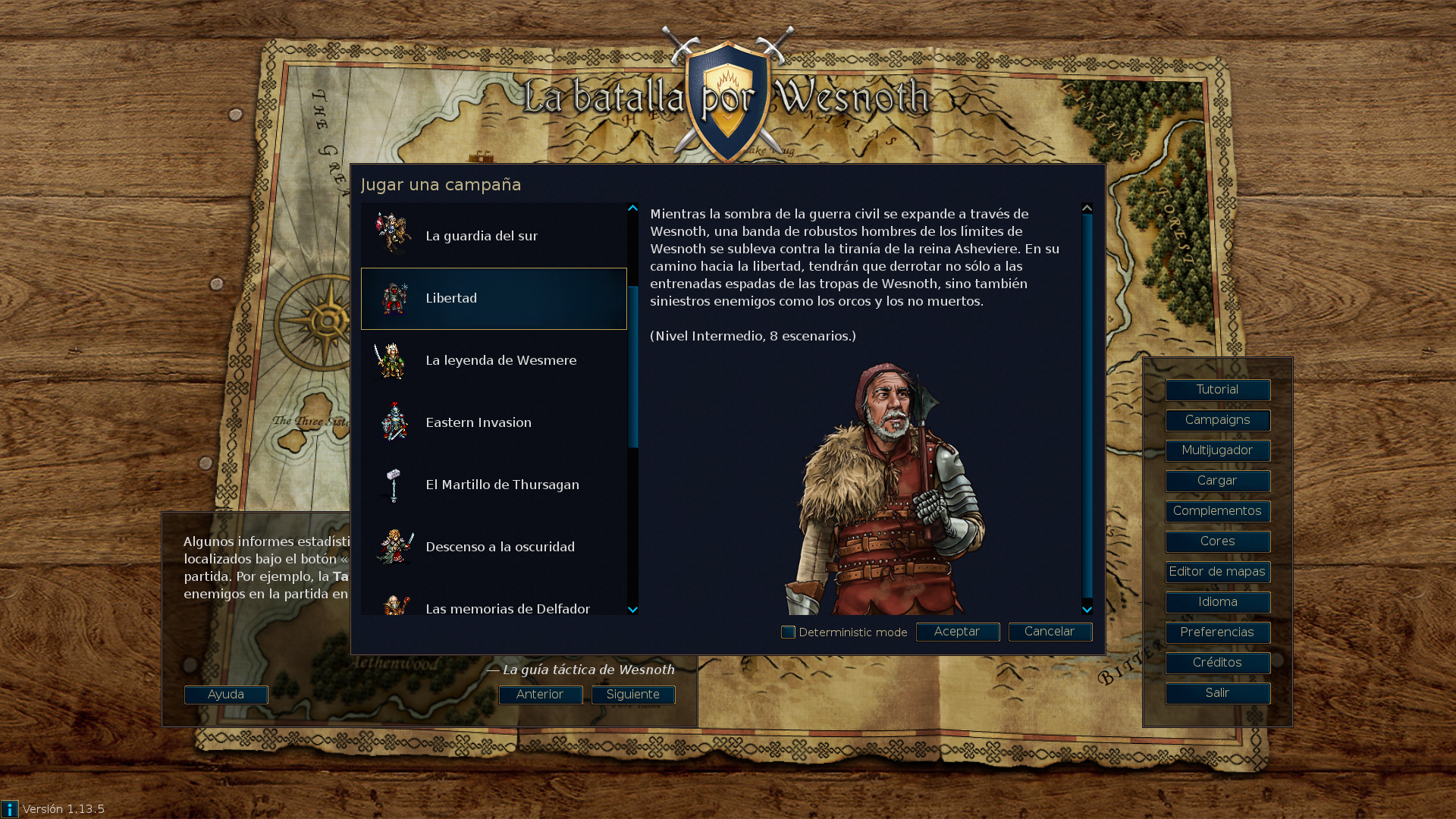Select the Eastern Invasion campaign
This screenshot has width=1456, height=819.
point(493,422)
